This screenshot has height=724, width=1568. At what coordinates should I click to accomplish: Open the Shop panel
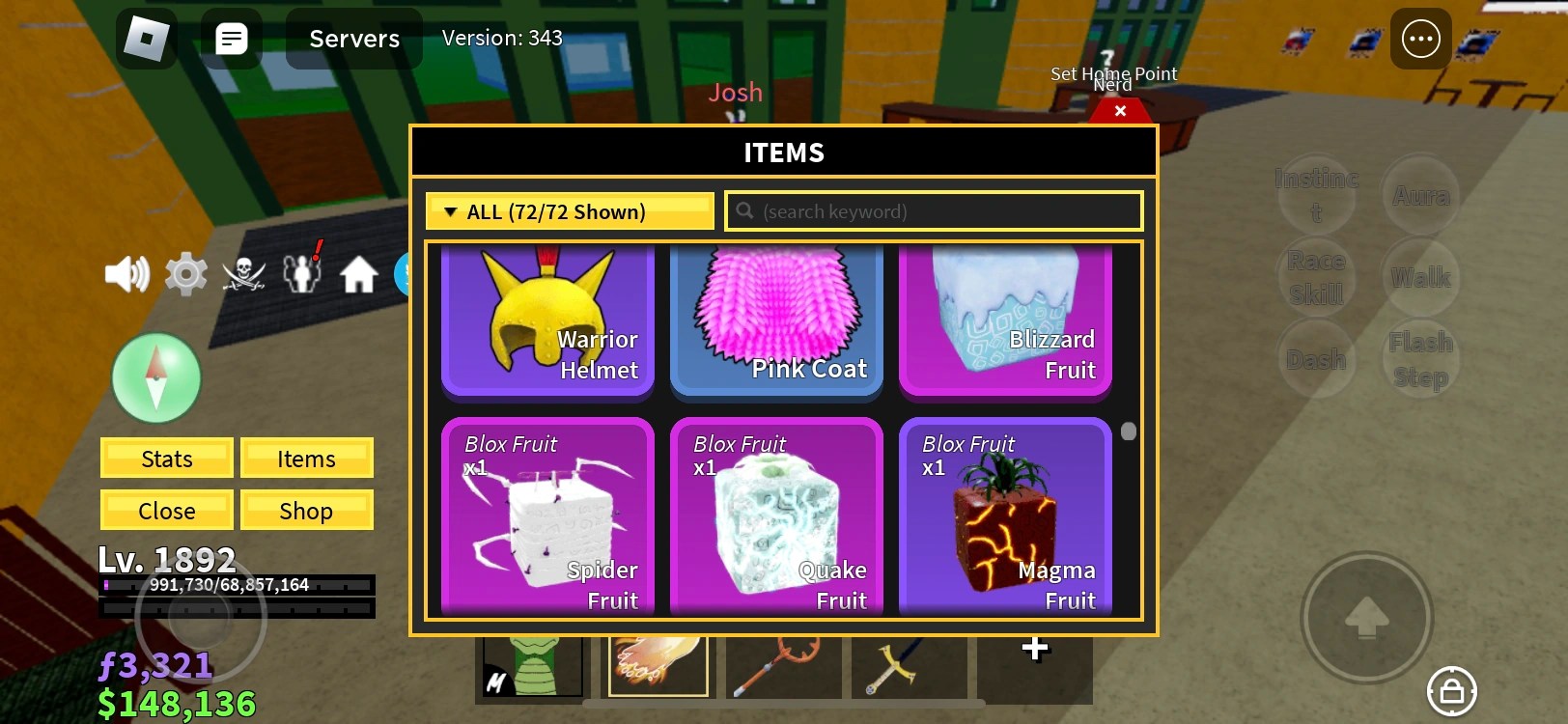(306, 510)
